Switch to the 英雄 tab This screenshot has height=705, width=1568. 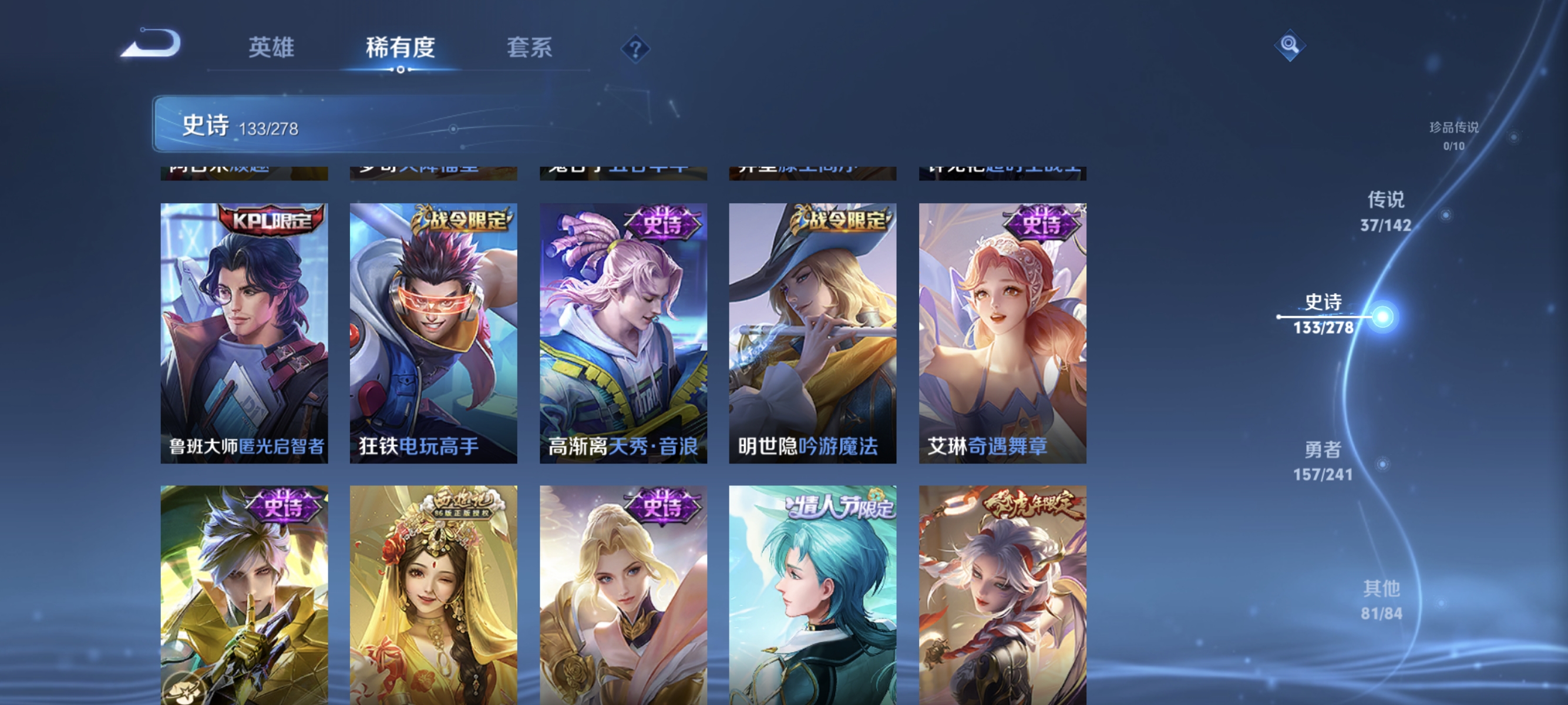271,48
